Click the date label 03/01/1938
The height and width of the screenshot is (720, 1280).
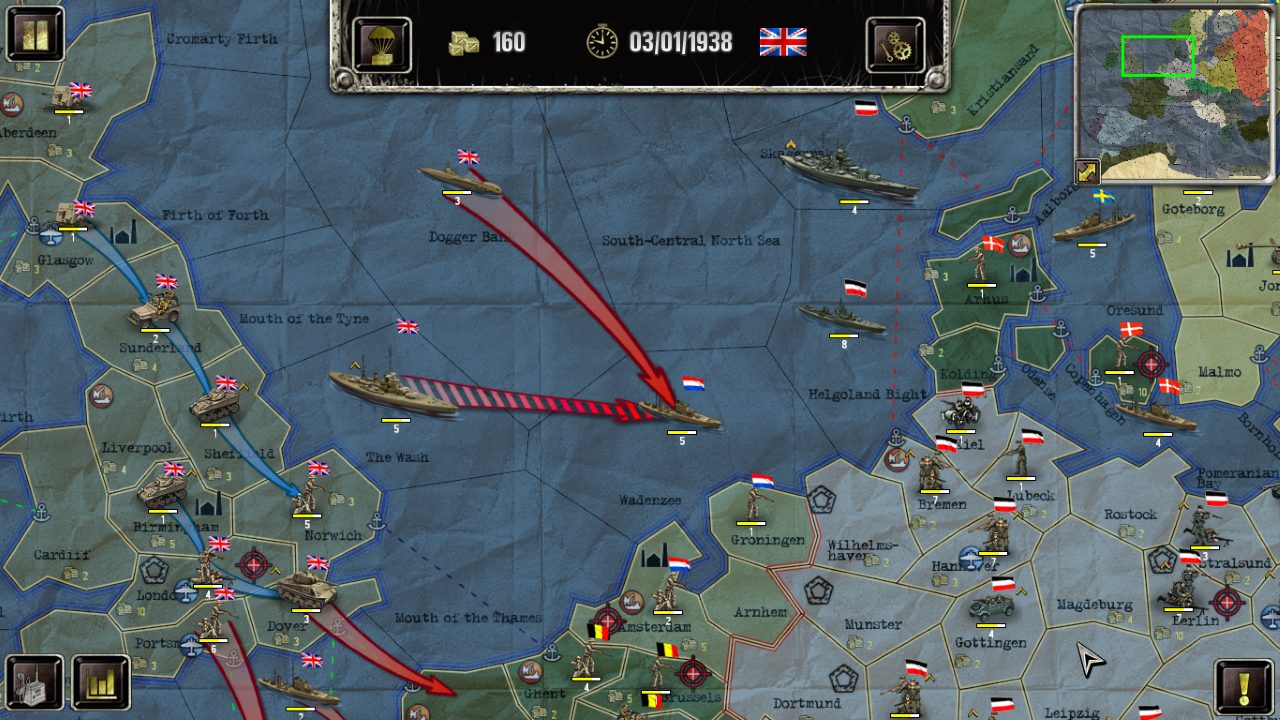(x=678, y=43)
